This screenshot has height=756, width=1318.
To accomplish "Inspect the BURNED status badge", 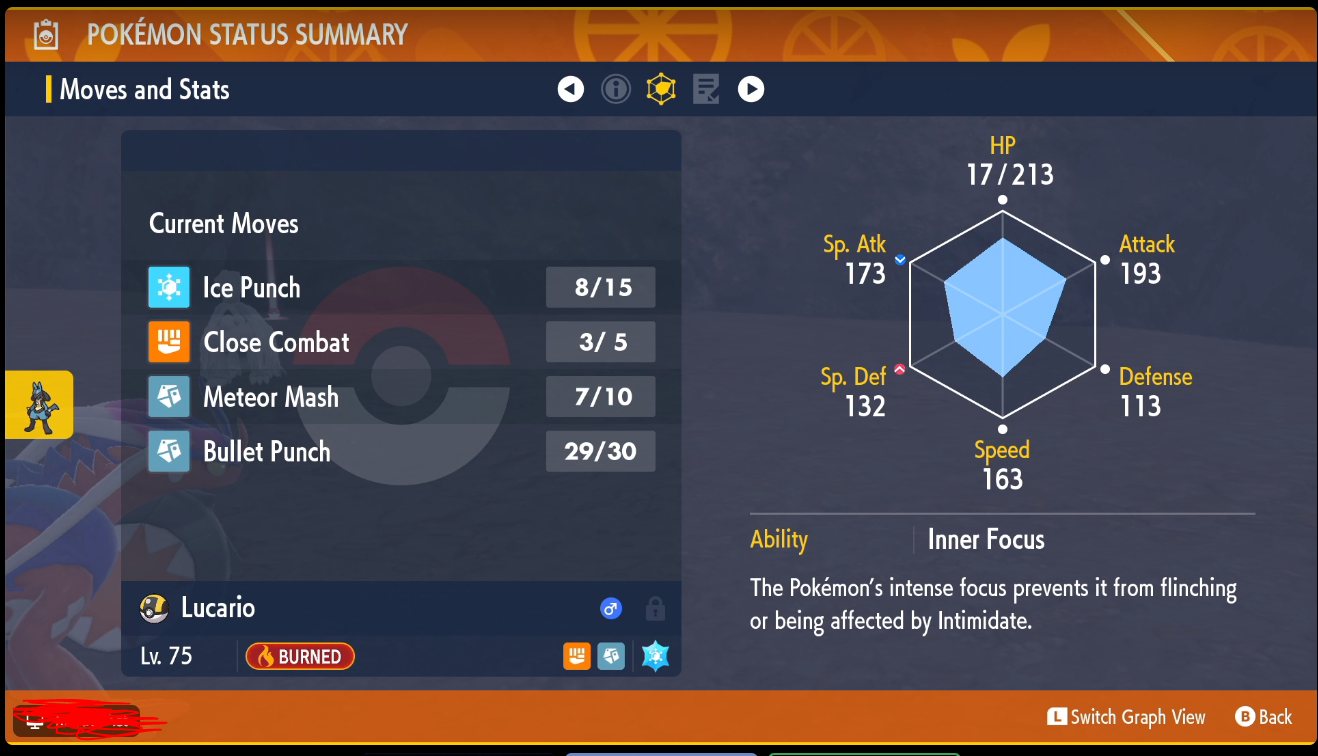I will point(300,656).
